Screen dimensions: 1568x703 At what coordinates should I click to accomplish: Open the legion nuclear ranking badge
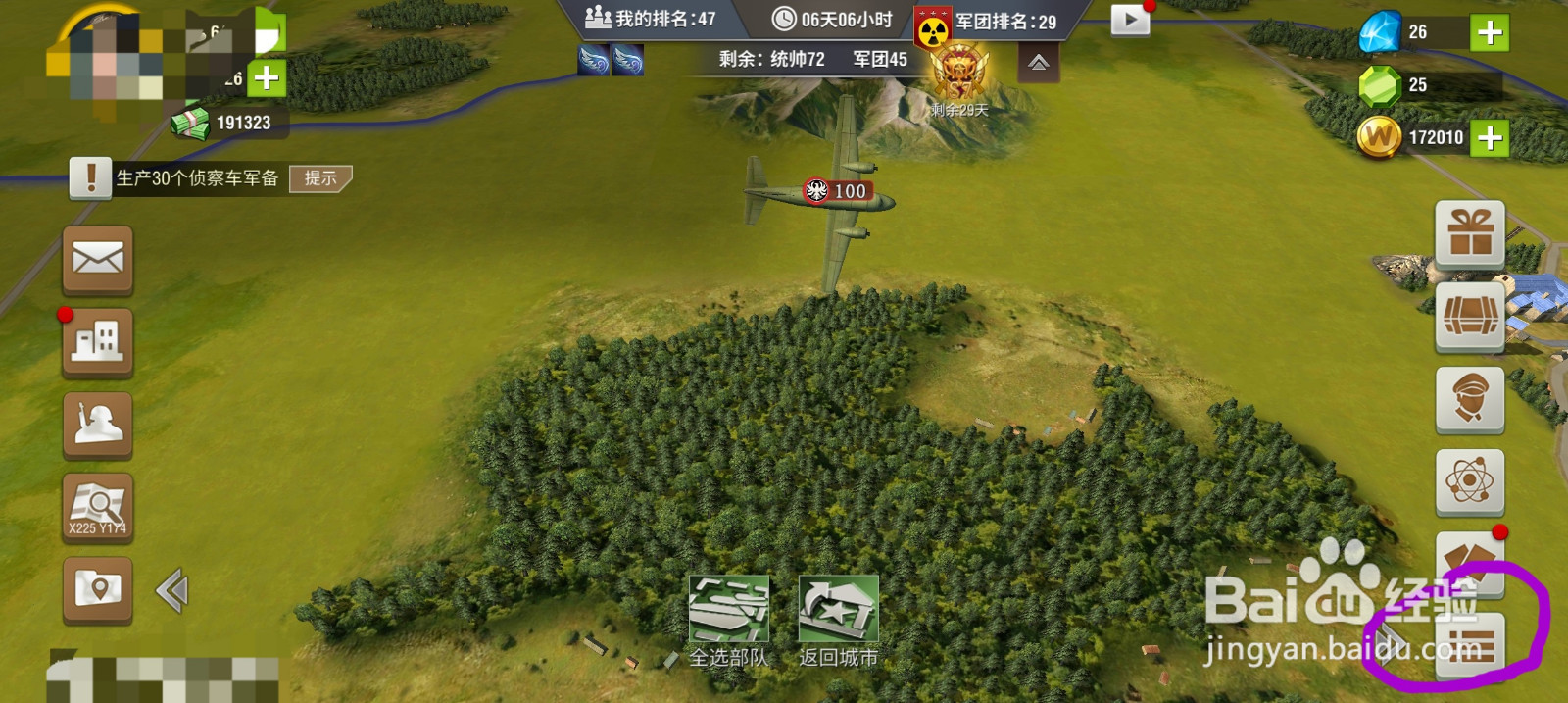point(933,29)
